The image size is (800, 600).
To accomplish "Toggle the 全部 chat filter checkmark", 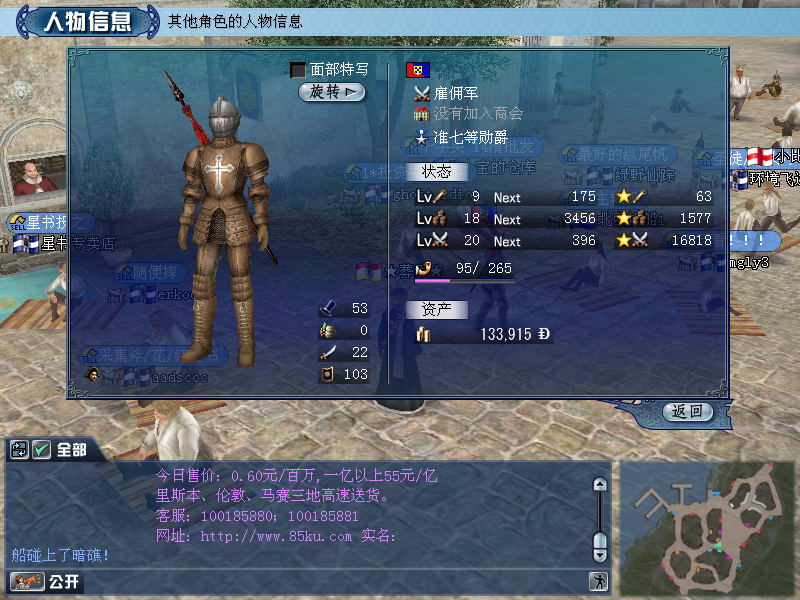I will 42,451.
